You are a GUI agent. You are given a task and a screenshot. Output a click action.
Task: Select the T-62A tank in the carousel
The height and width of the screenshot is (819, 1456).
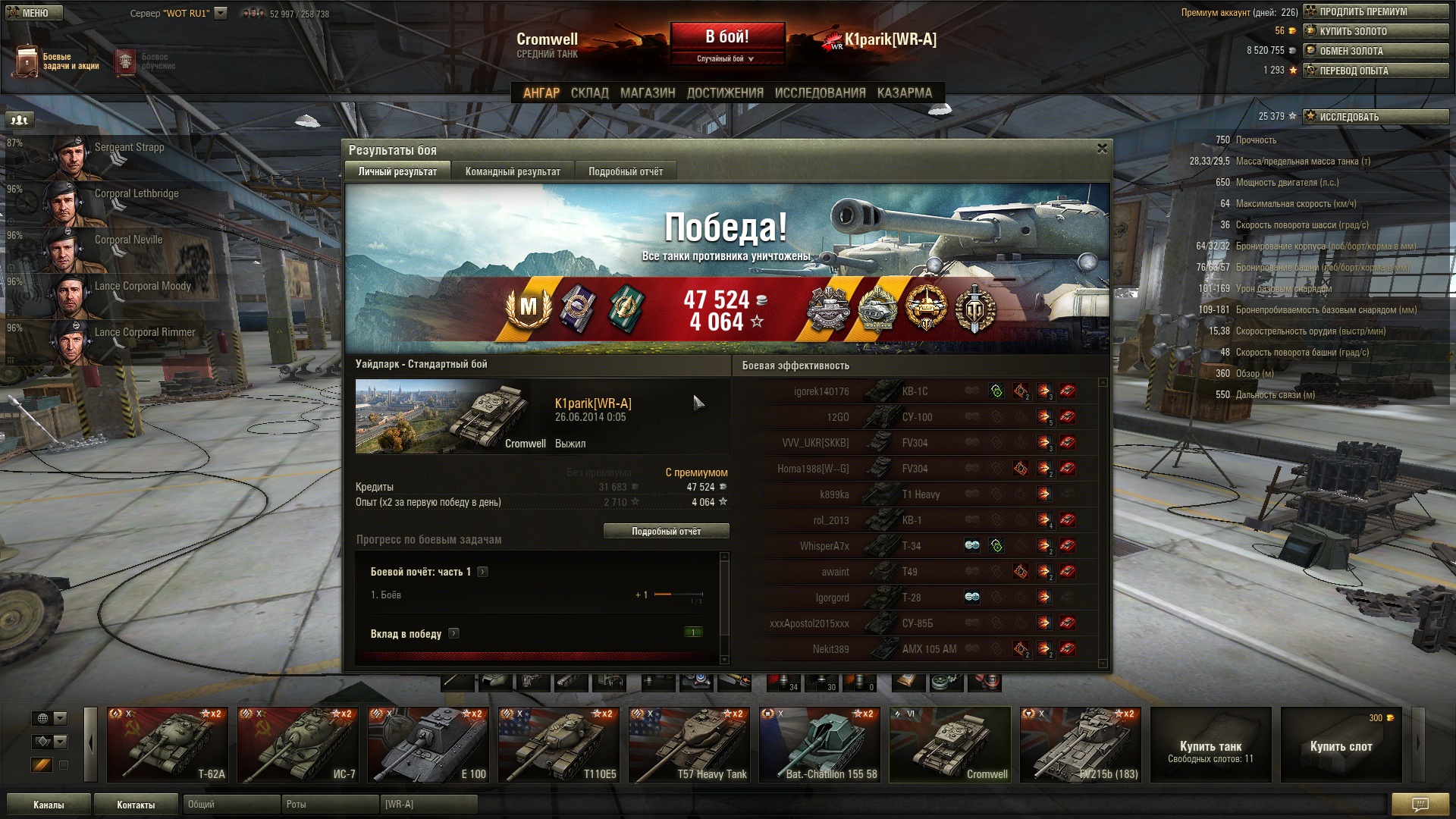pyautogui.click(x=168, y=745)
